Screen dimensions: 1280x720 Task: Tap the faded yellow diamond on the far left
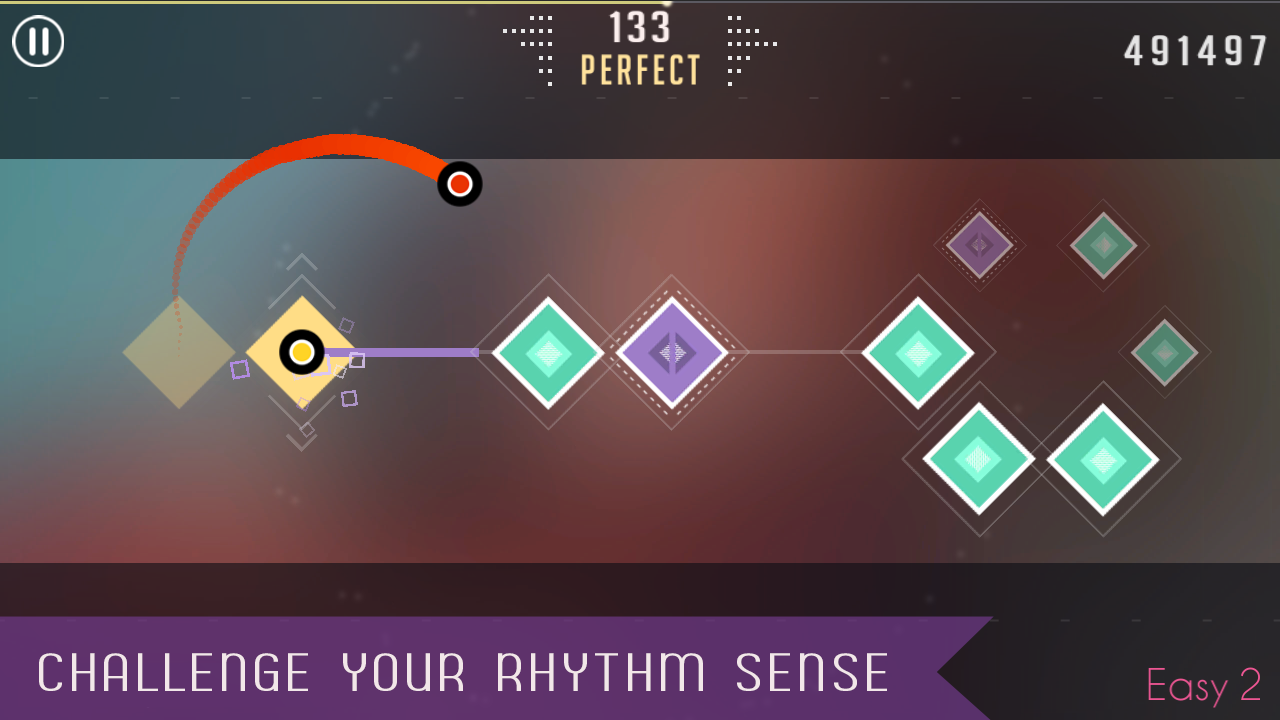point(178,352)
